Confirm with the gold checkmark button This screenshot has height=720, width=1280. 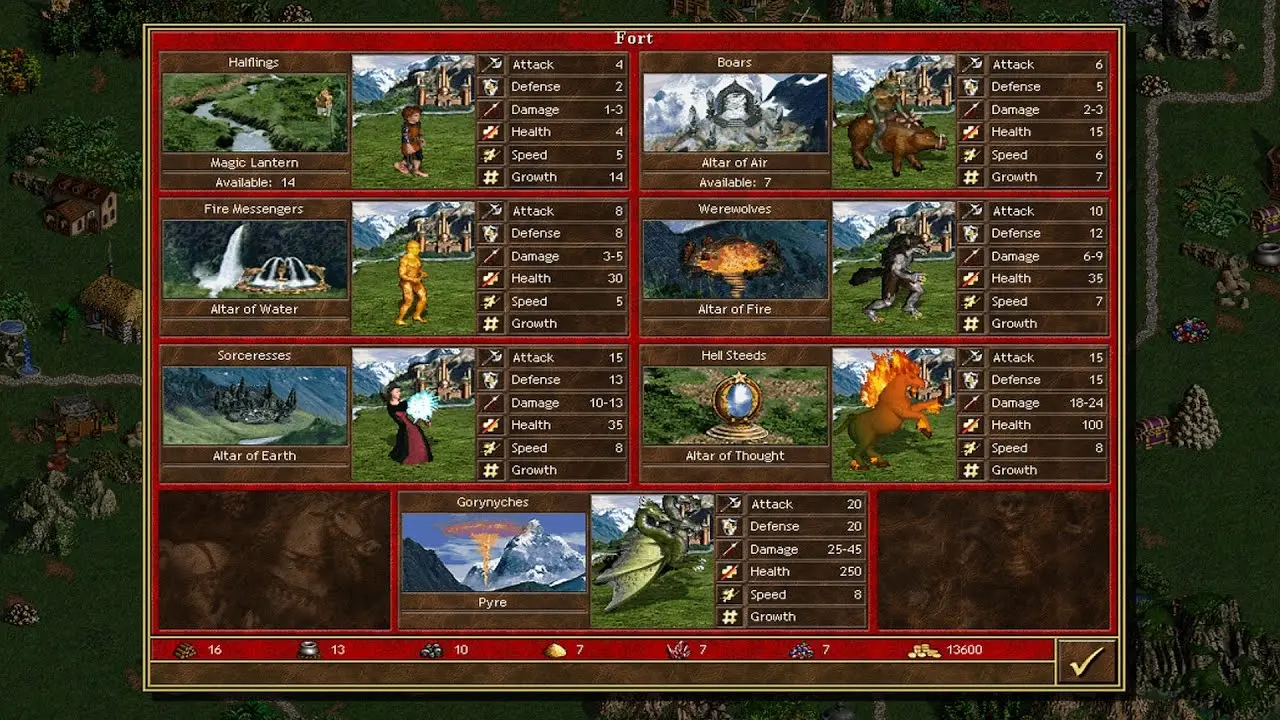click(x=1086, y=661)
